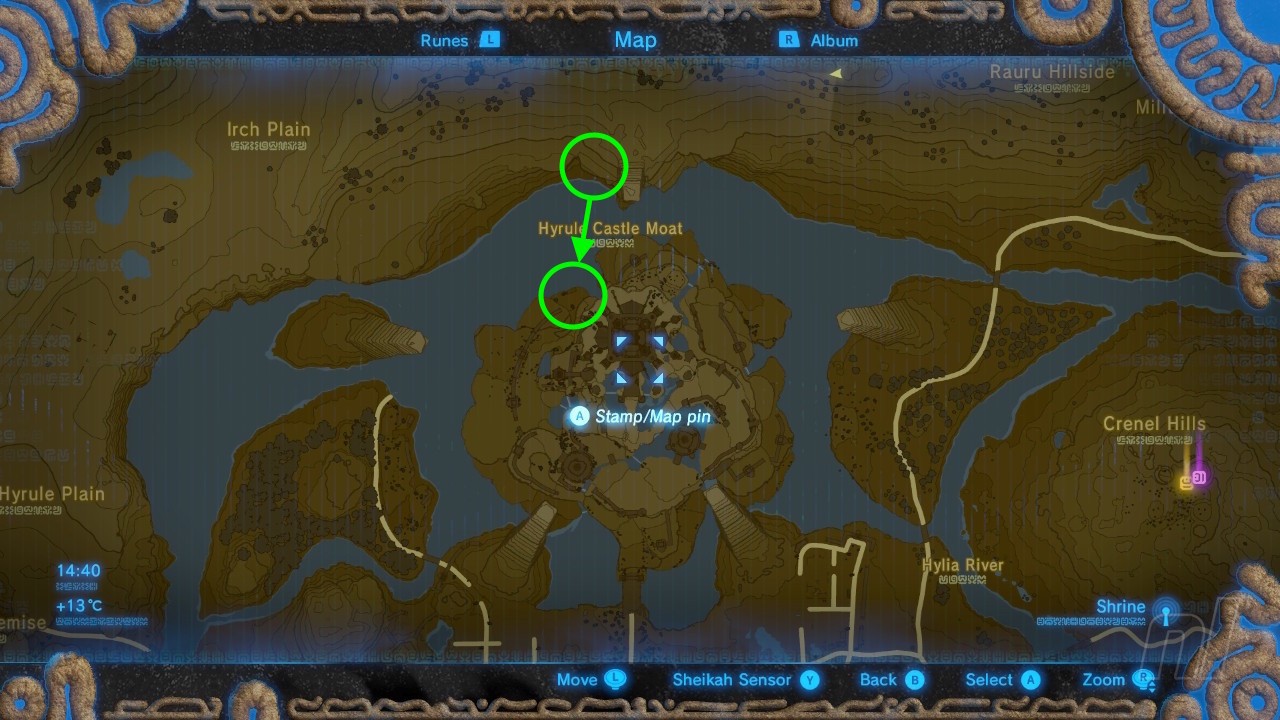Activate the Stamp/Map pin placement mode
This screenshot has width=1280, height=720.
pos(579,417)
